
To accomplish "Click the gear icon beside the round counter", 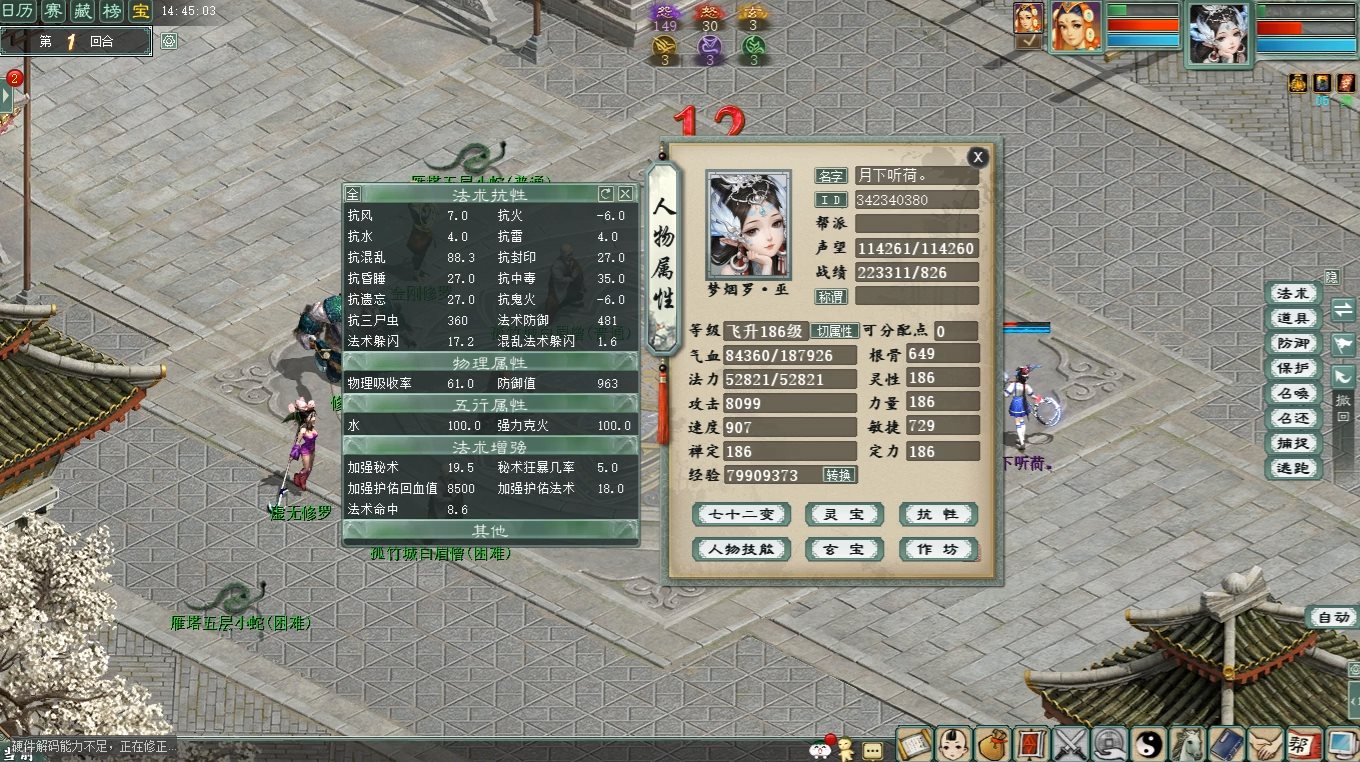I will [x=169, y=42].
